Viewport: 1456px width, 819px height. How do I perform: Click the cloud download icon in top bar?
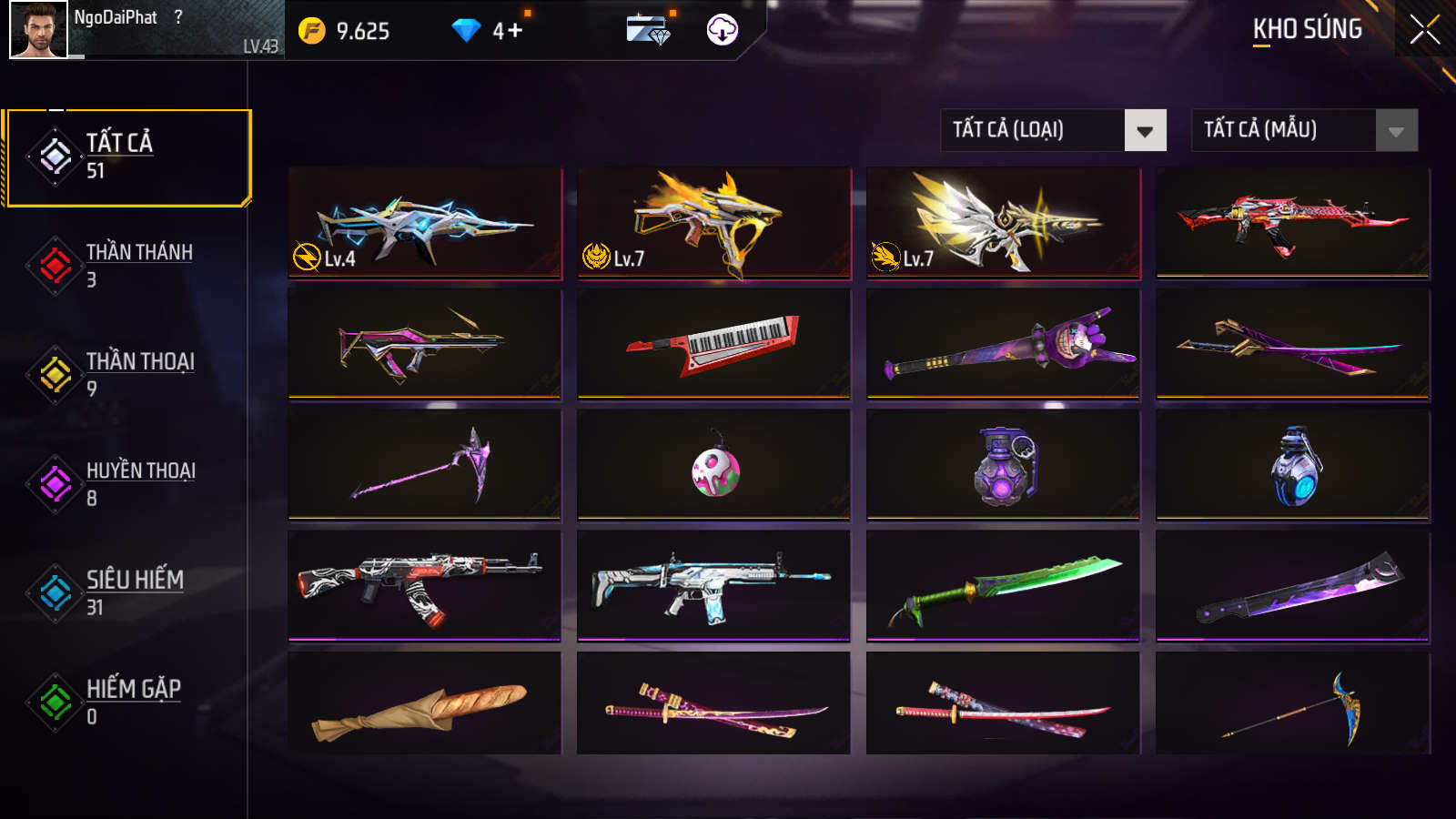[x=720, y=30]
